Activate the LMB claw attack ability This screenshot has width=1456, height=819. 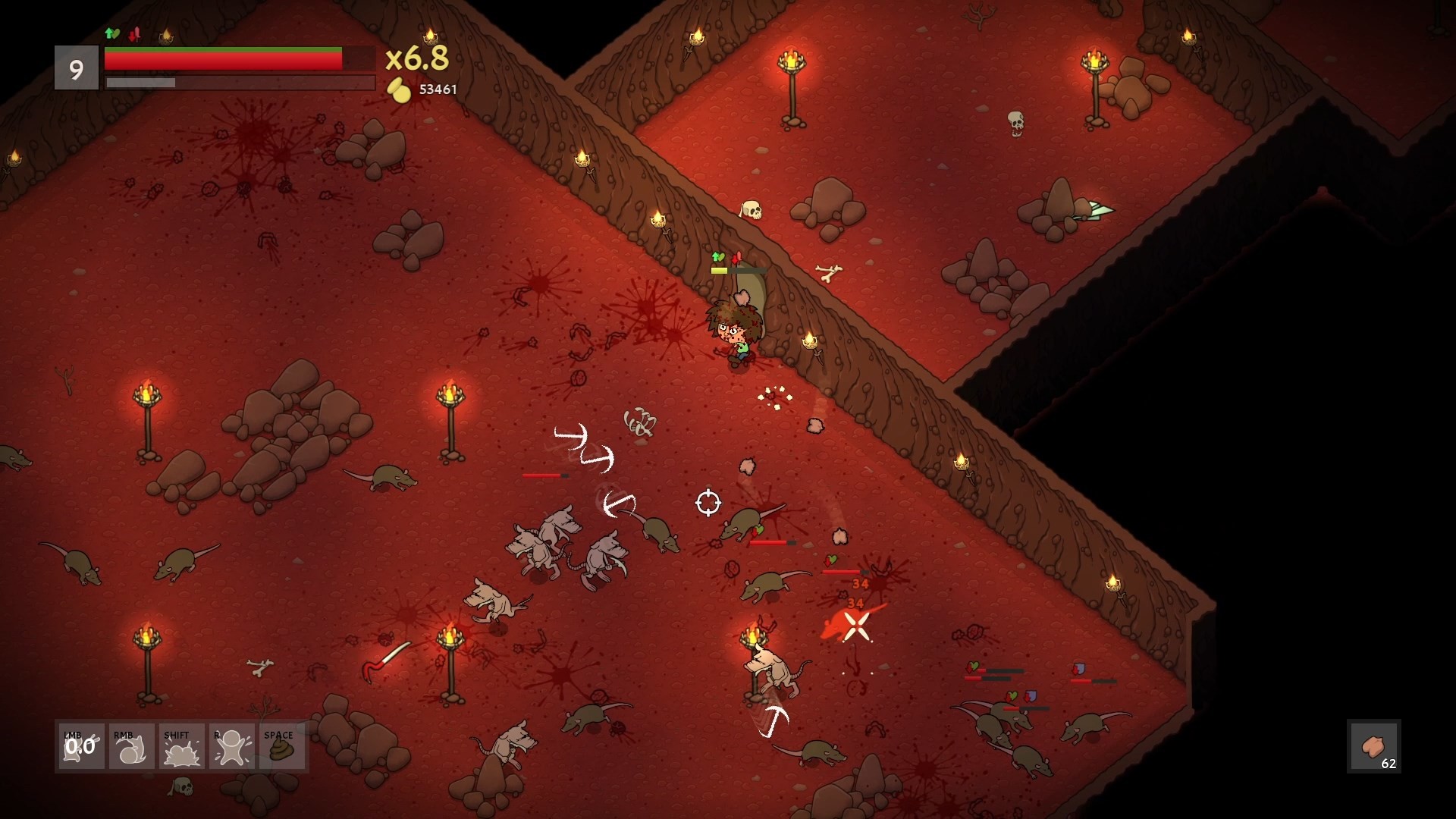pos(81,747)
